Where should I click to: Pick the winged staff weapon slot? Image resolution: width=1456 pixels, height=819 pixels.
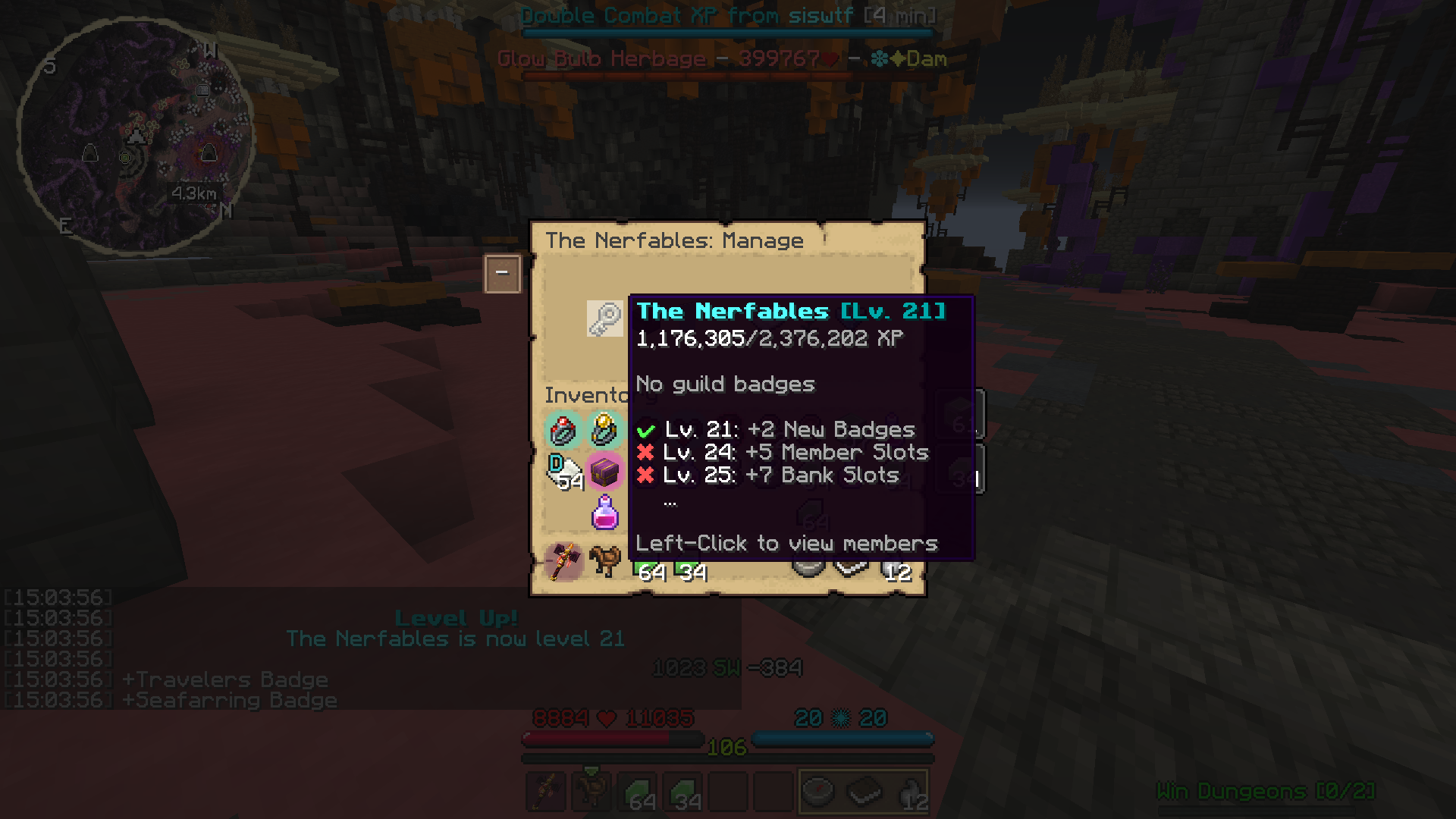tap(563, 562)
